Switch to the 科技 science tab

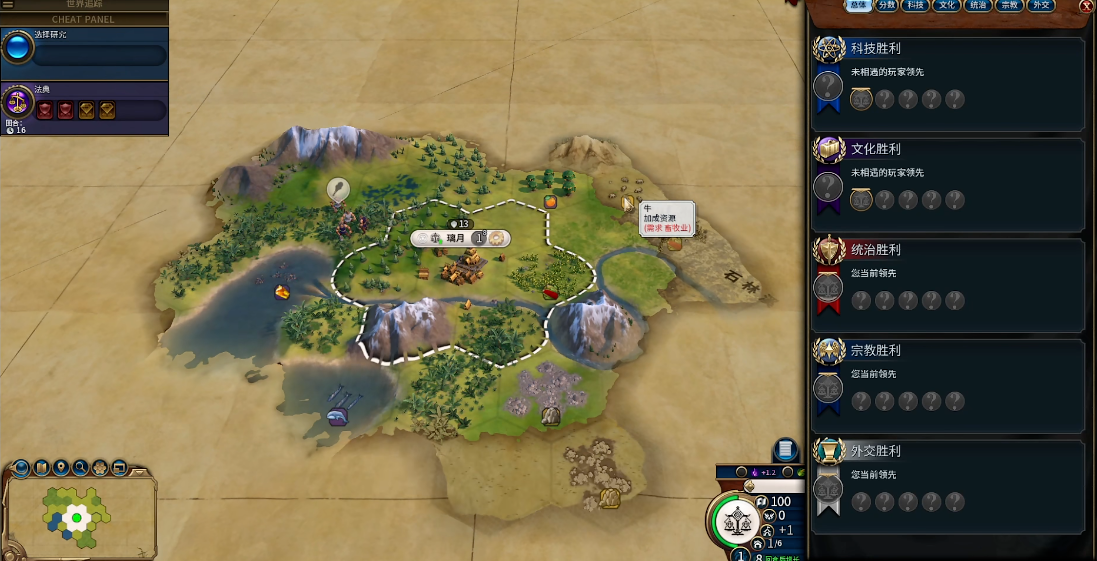(915, 6)
